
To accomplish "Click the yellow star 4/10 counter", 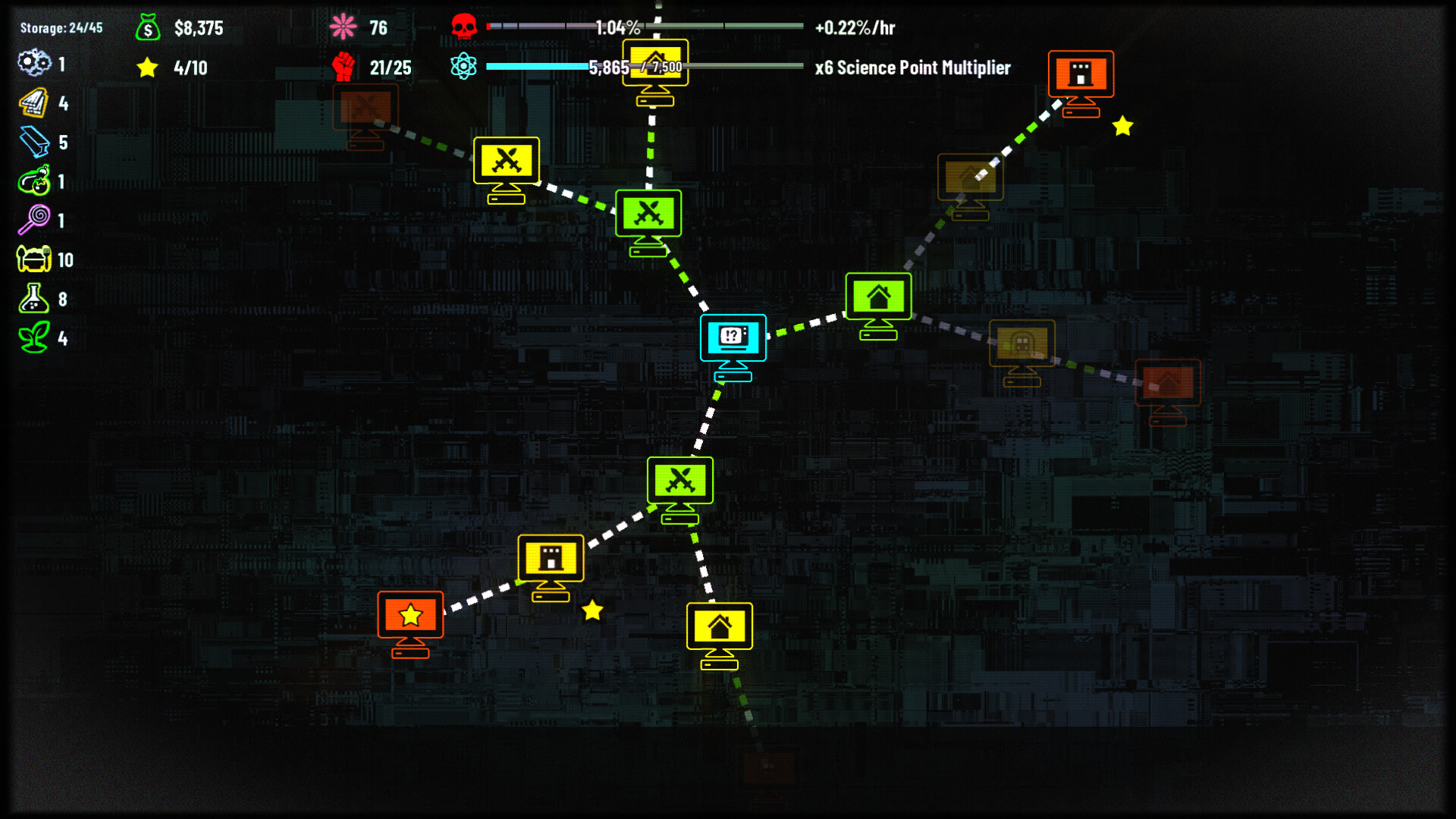I will click(147, 67).
